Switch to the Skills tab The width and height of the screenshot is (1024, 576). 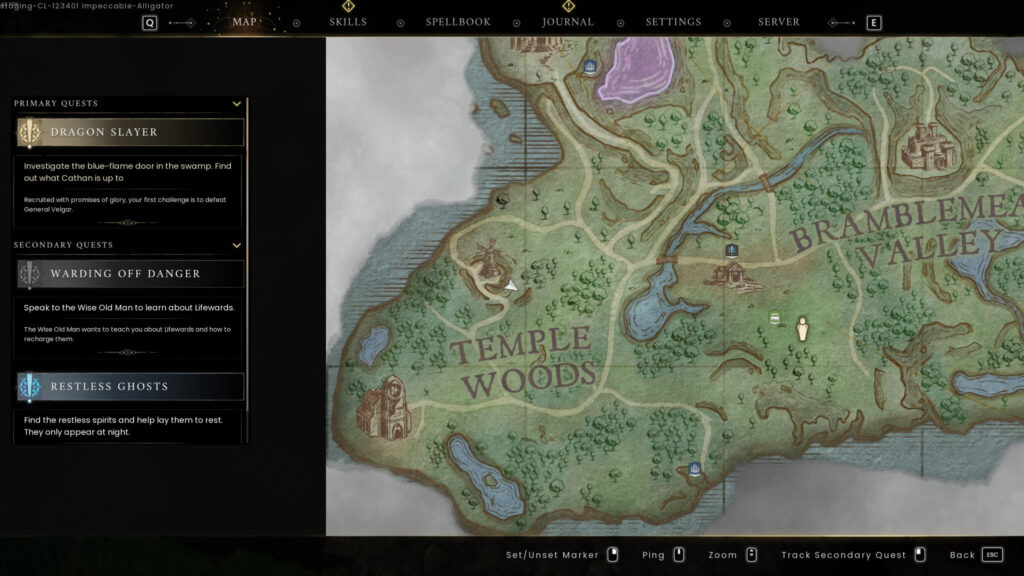[x=348, y=22]
